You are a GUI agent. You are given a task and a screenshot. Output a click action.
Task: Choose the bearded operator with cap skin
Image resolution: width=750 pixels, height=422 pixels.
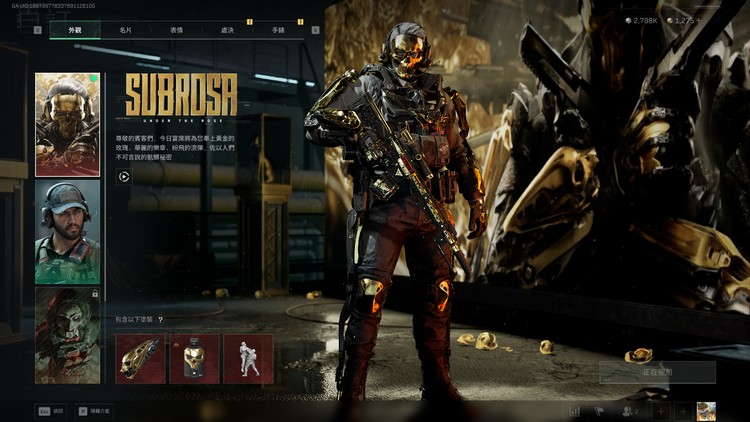pos(67,232)
